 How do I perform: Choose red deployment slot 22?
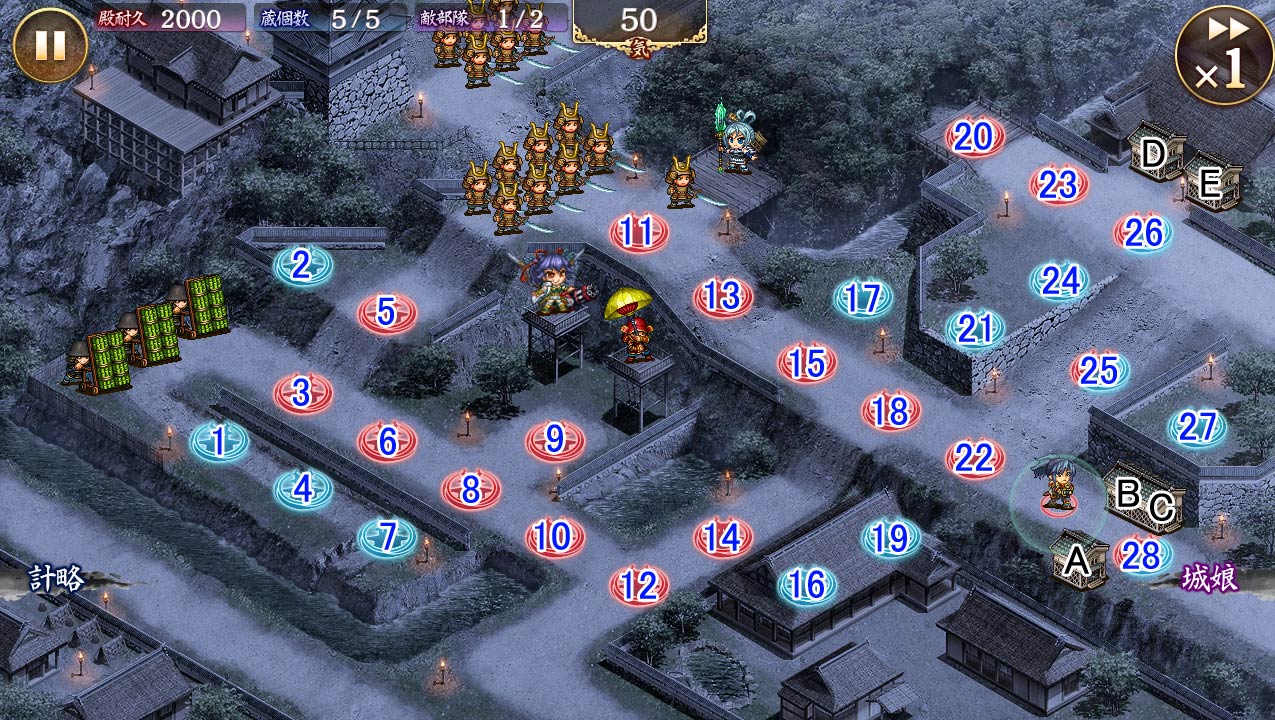point(974,458)
